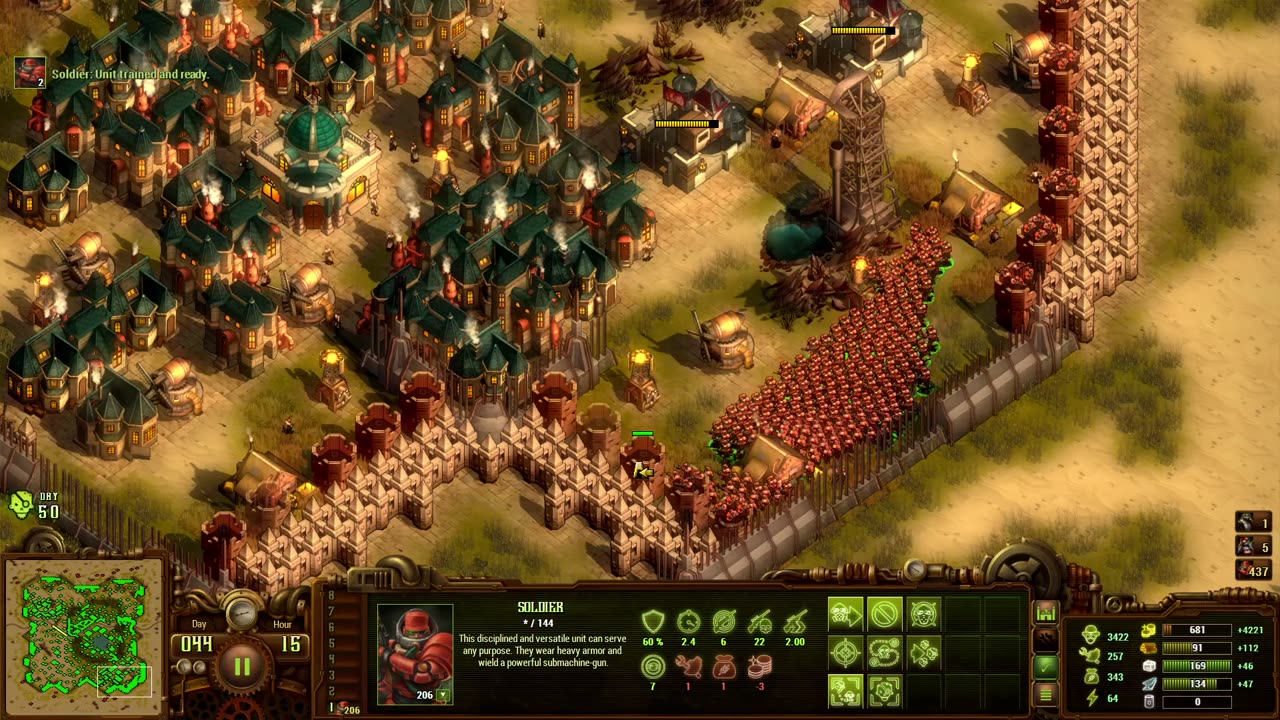The width and height of the screenshot is (1280, 720).
Task: Activate the Attack target crosshair command
Action: [x=846, y=653]
